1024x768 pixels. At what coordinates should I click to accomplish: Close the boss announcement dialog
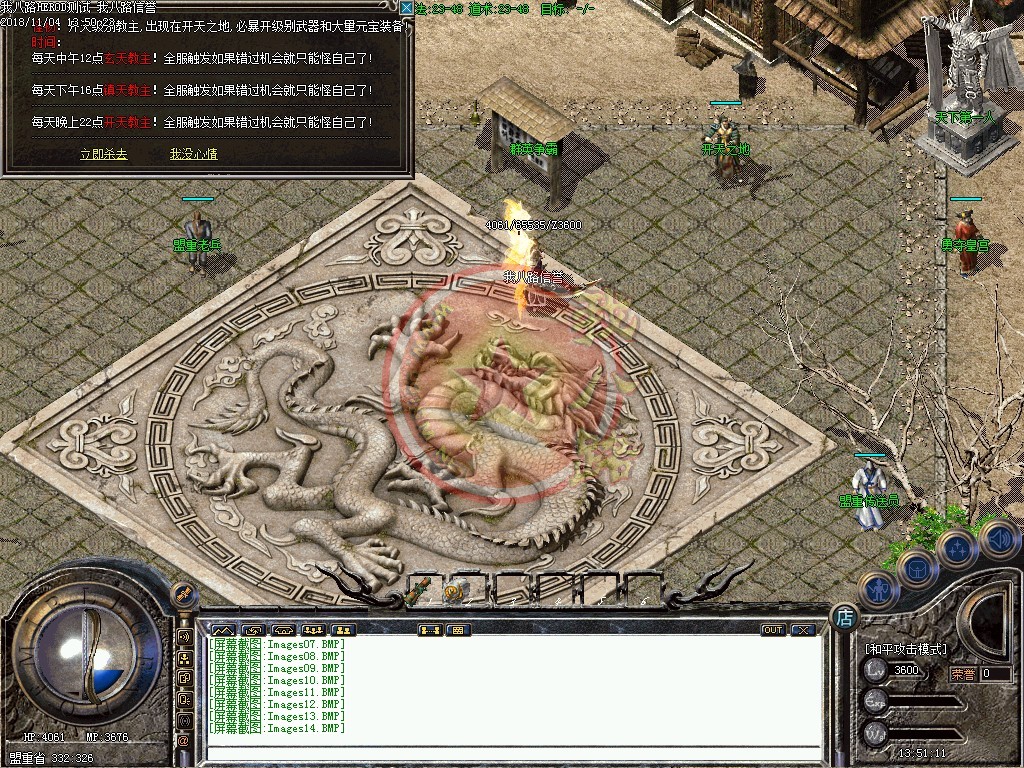pos(406,8)
